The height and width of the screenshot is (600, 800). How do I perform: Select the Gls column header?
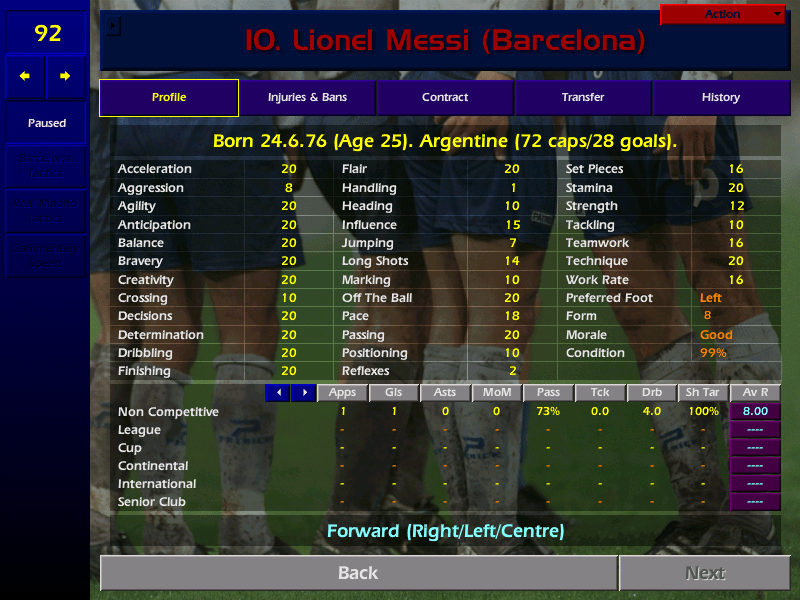[393, 393]
